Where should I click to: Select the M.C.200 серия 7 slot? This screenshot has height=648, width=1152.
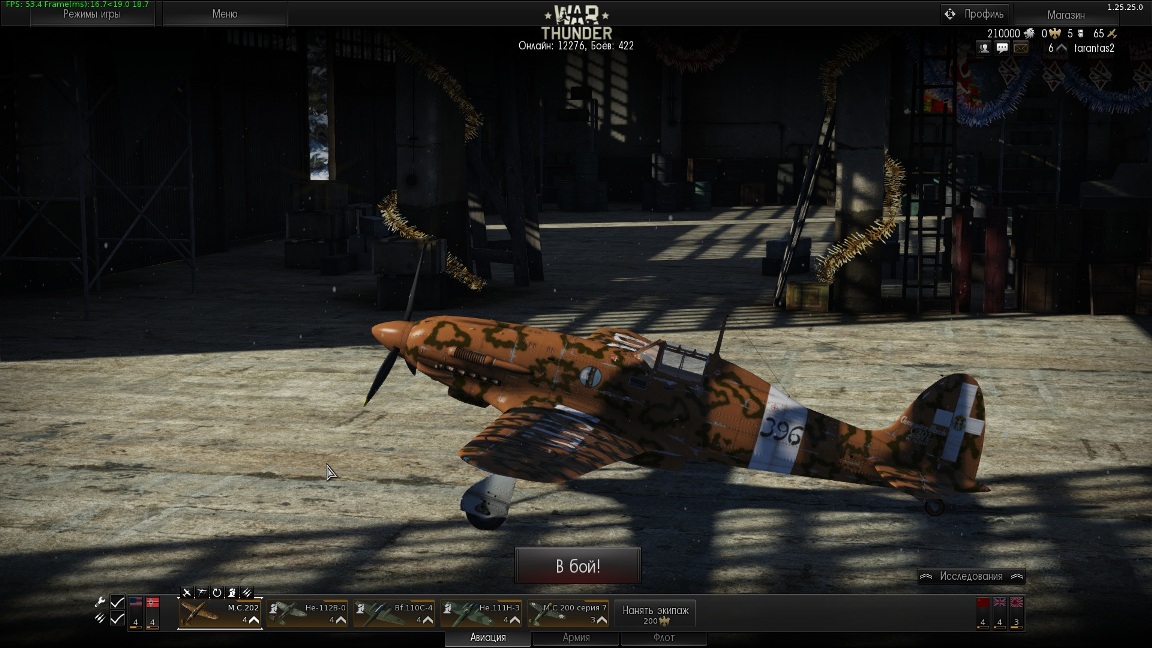568,612
